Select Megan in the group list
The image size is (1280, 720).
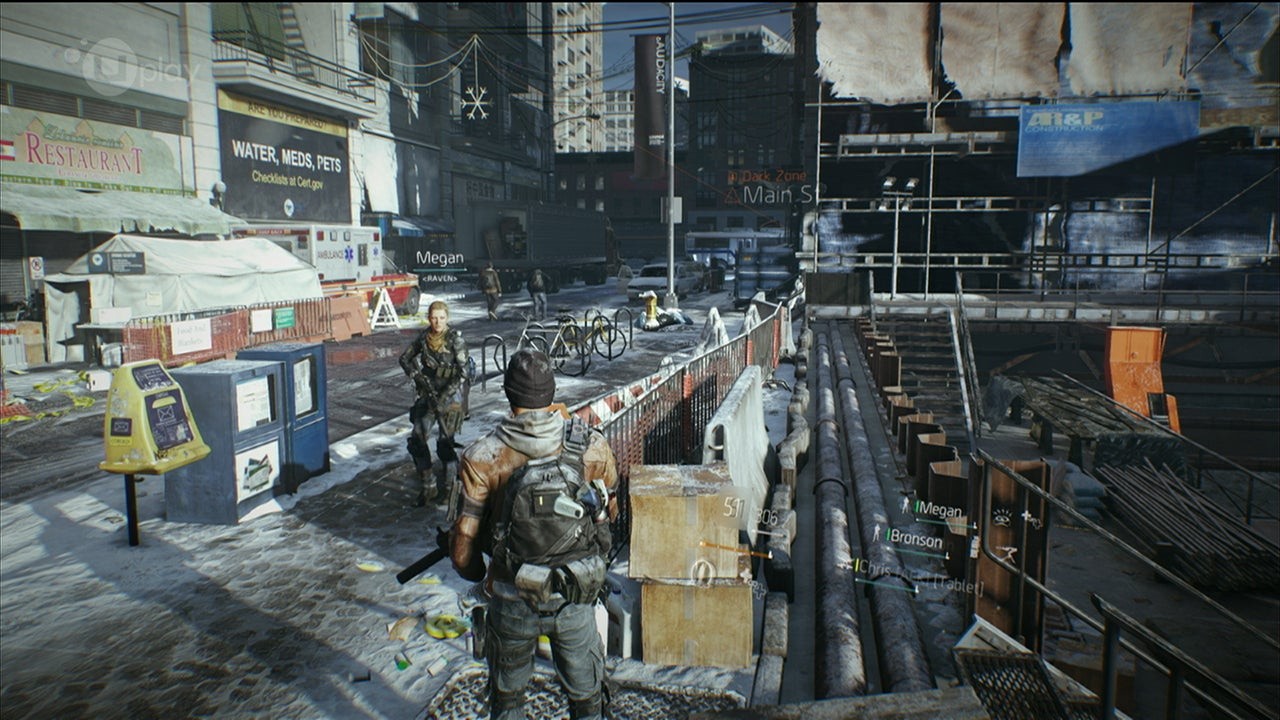pos(938,509)
